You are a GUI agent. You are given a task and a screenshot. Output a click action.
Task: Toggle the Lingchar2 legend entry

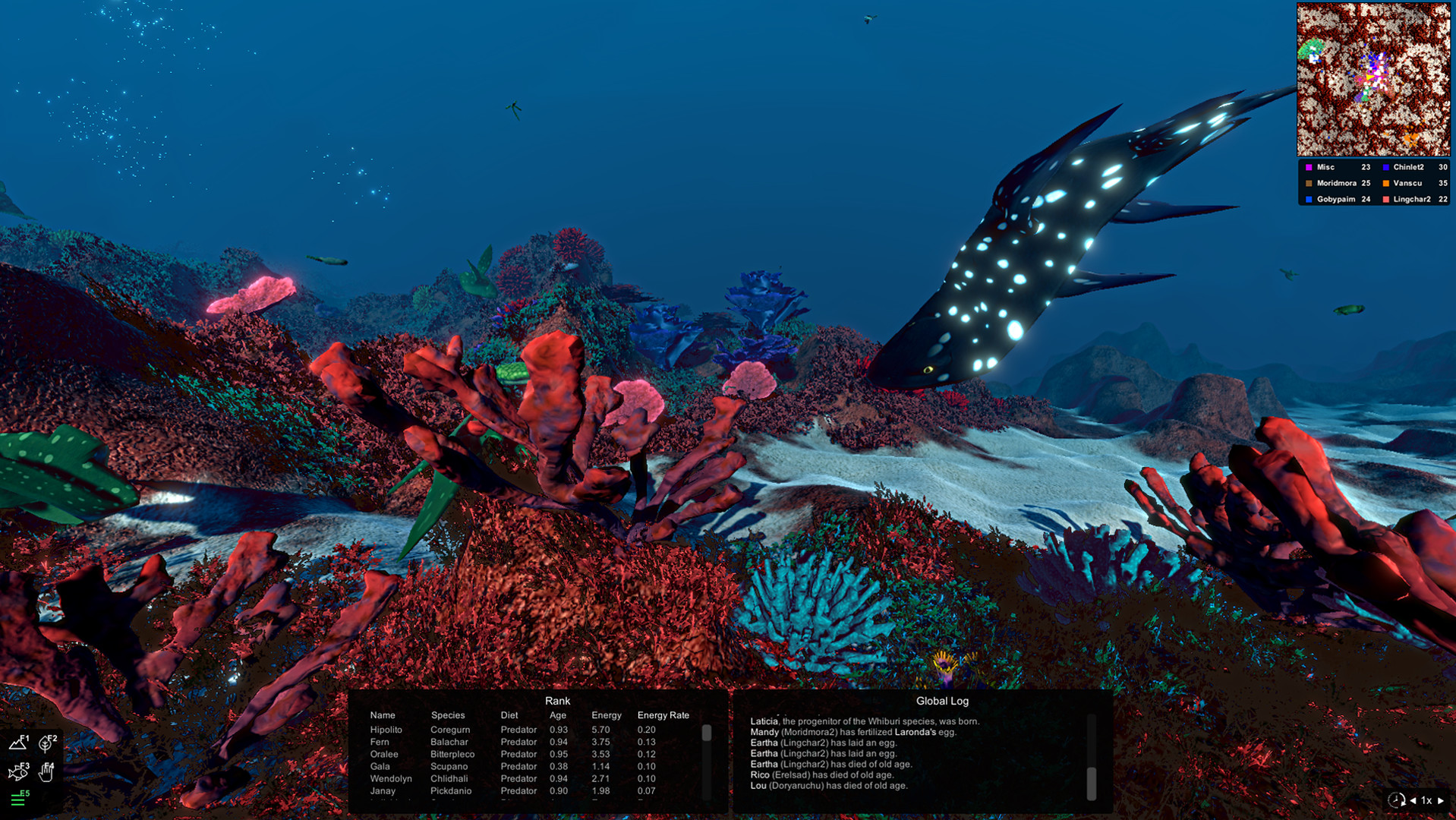1413,199
